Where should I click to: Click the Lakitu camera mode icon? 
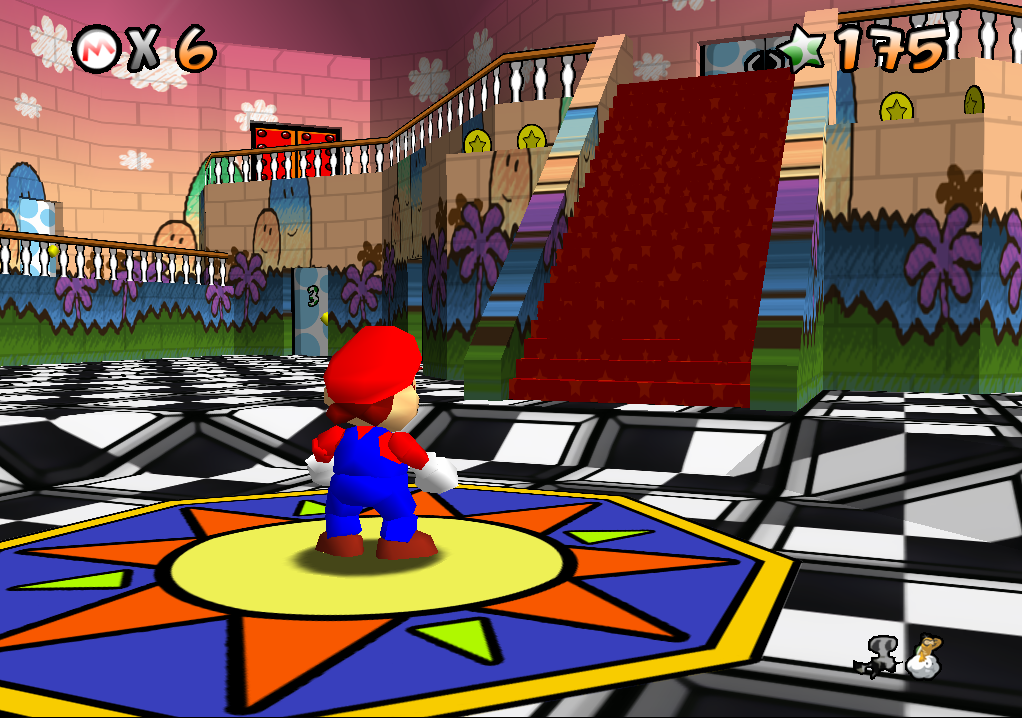(924, 657)
